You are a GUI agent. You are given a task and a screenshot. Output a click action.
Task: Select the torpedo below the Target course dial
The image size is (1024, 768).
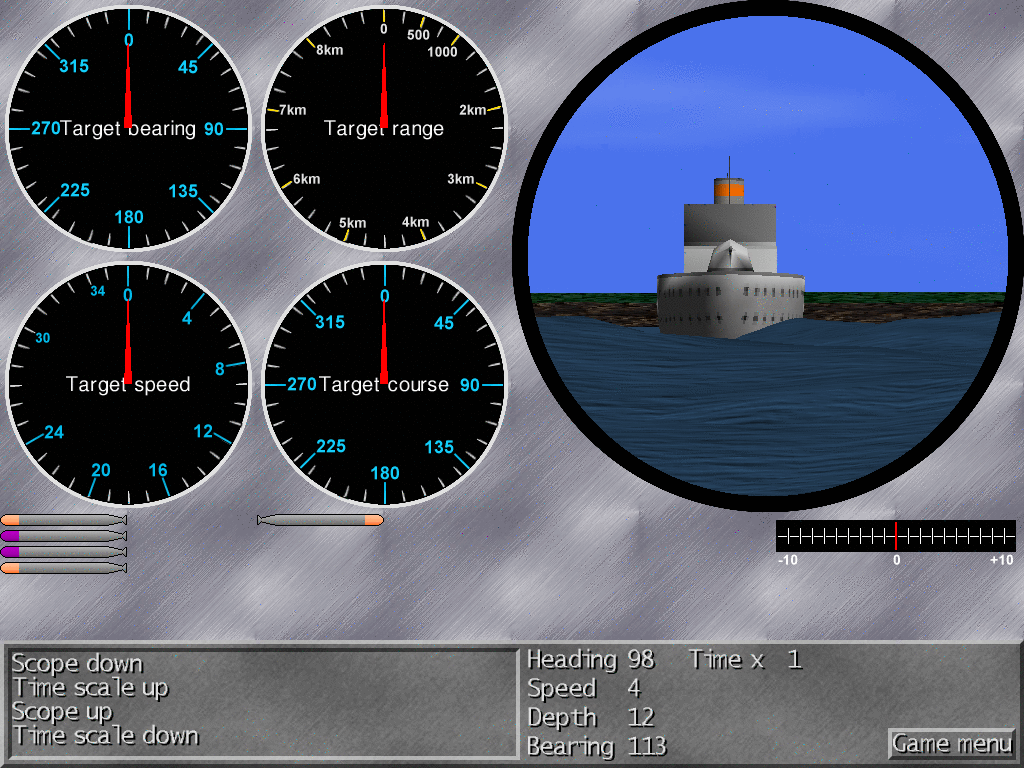point(320,520)
